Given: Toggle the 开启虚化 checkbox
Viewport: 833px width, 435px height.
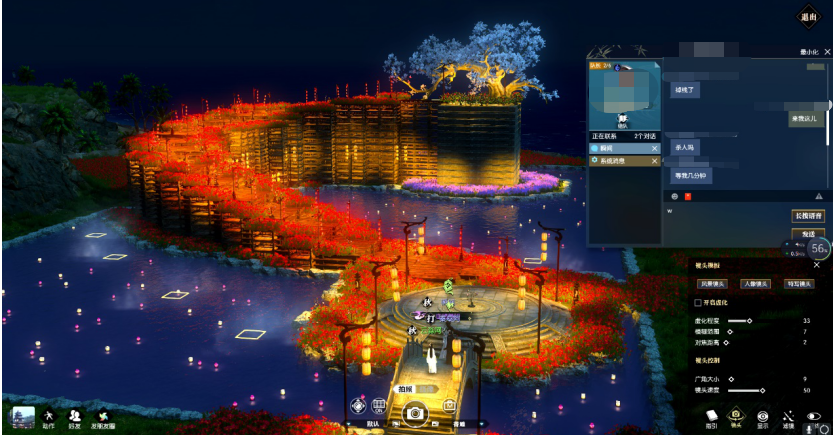Looking at the screenshot, I should coord(698,302).
